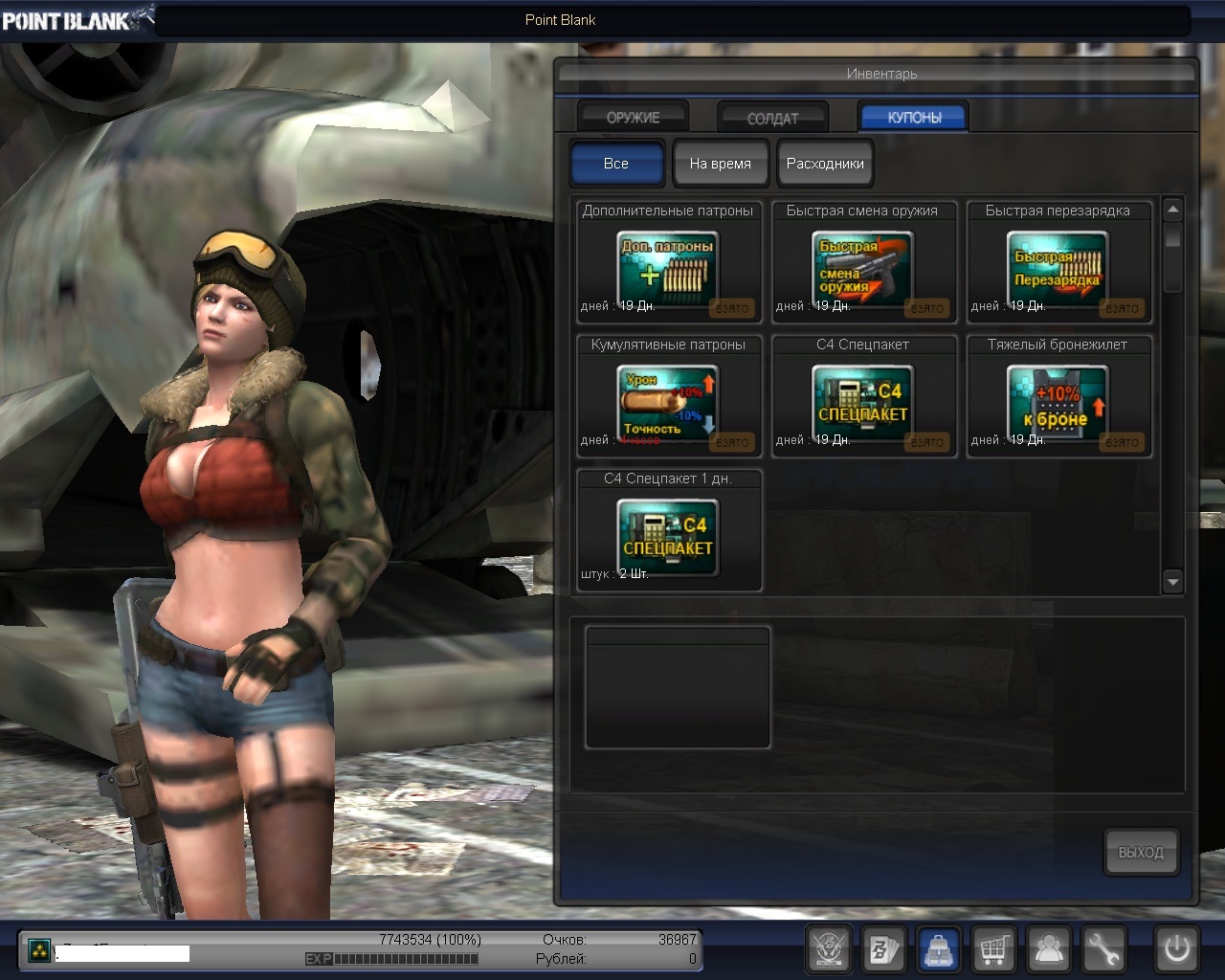This screenshot has width=1225, height=980.
Task: Select the C4 Спецпакет 1 дн. coupon
Action: 669,537
